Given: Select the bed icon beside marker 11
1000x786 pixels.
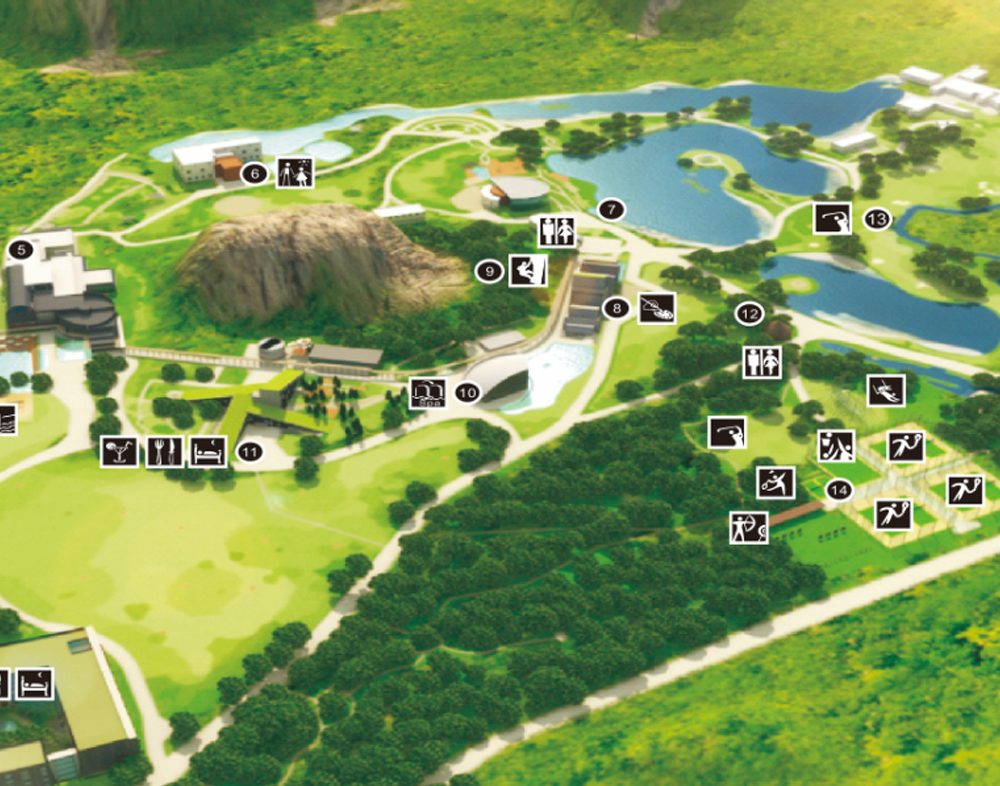Looking at the screenshot, I should click(209, 452).
